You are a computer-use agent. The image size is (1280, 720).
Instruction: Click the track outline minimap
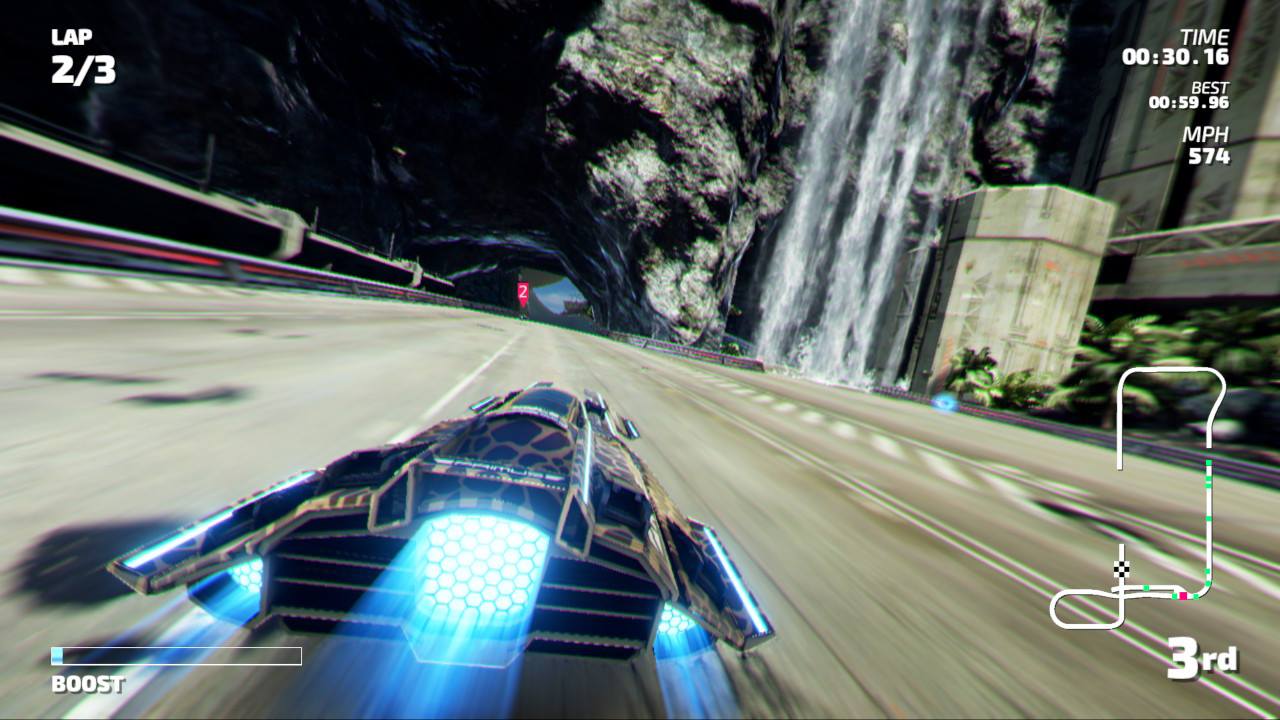point(1140,498)
